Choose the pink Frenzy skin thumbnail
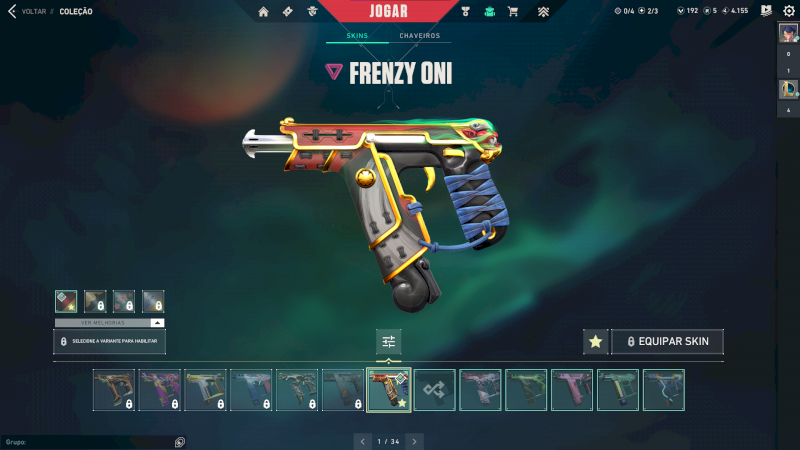800x450 pixels. [572, 390]
